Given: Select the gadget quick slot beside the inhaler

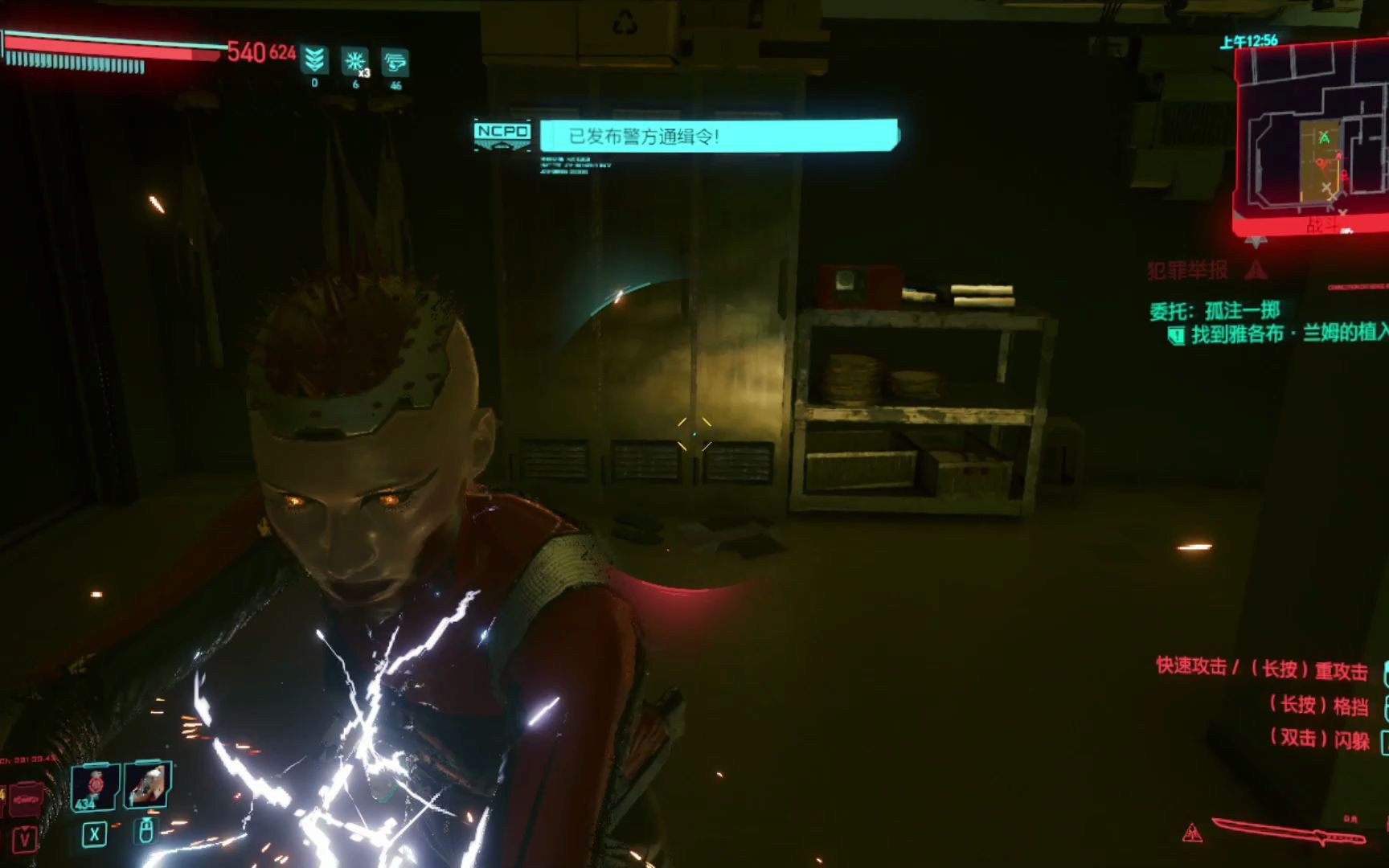Looking at the screenshot, I should click(x=148, y=784).
